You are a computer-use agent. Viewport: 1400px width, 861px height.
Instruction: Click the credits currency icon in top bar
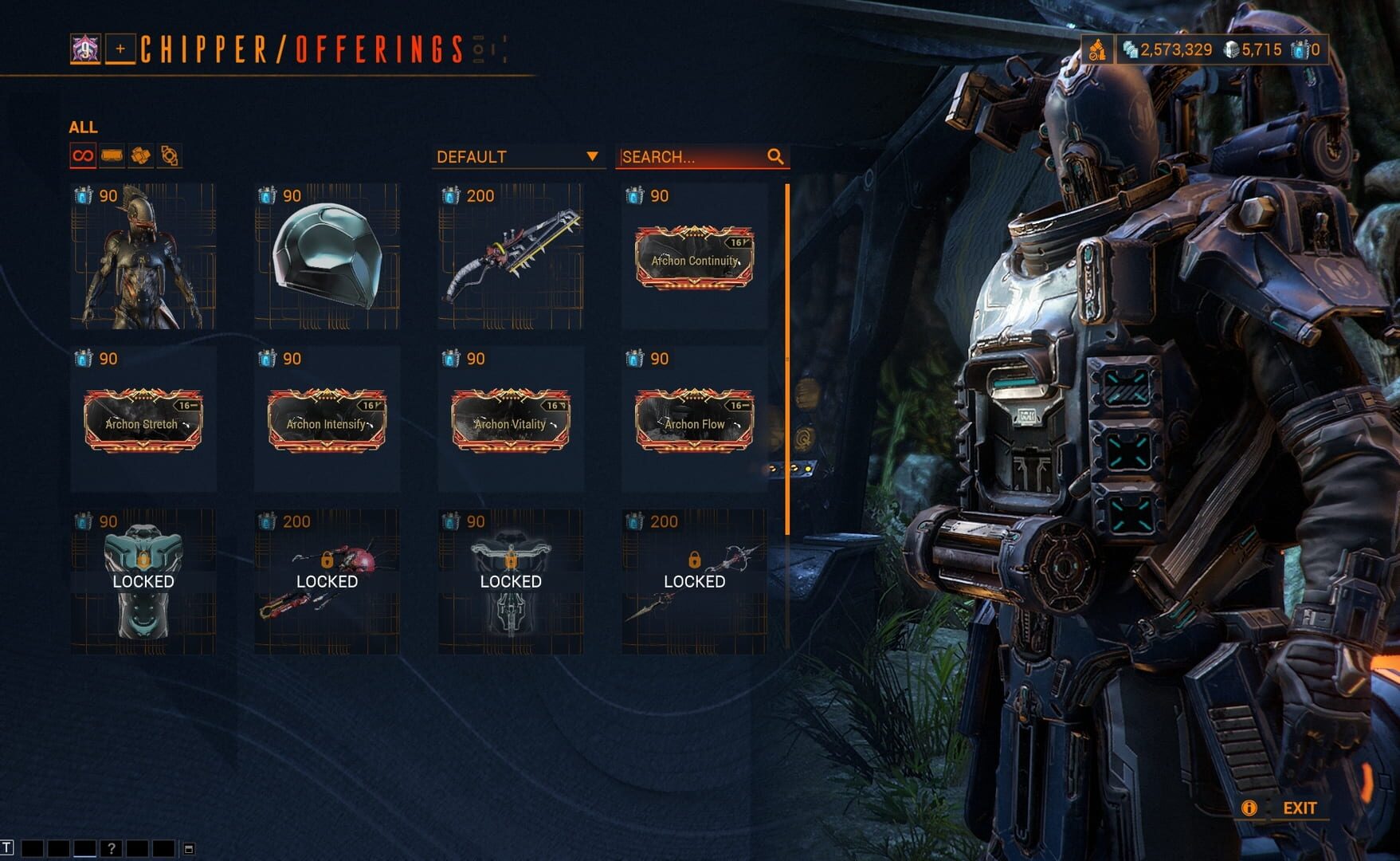coord(1130,48)
